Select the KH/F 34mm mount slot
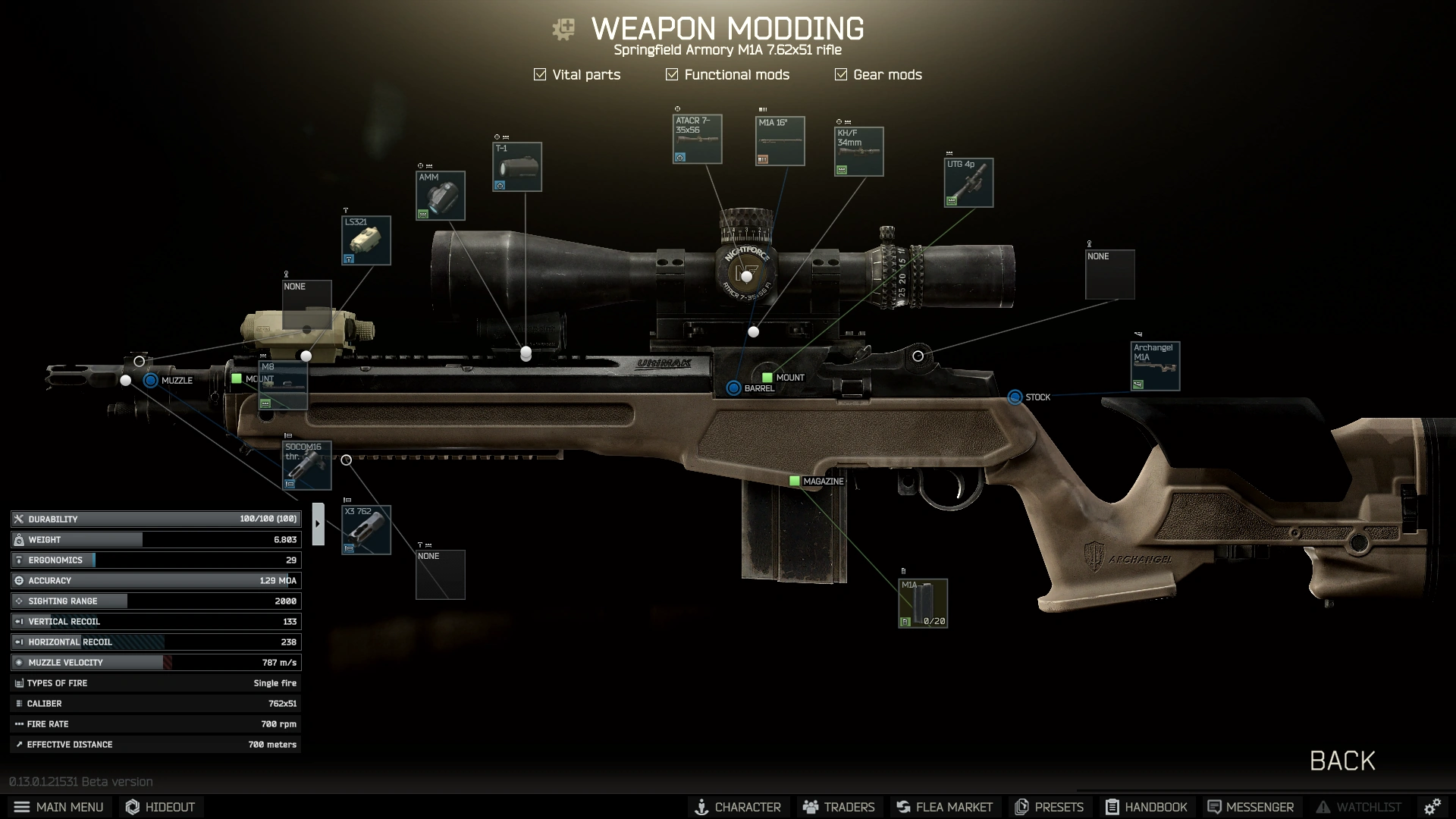1456x819 pixels. click(859, 152)
